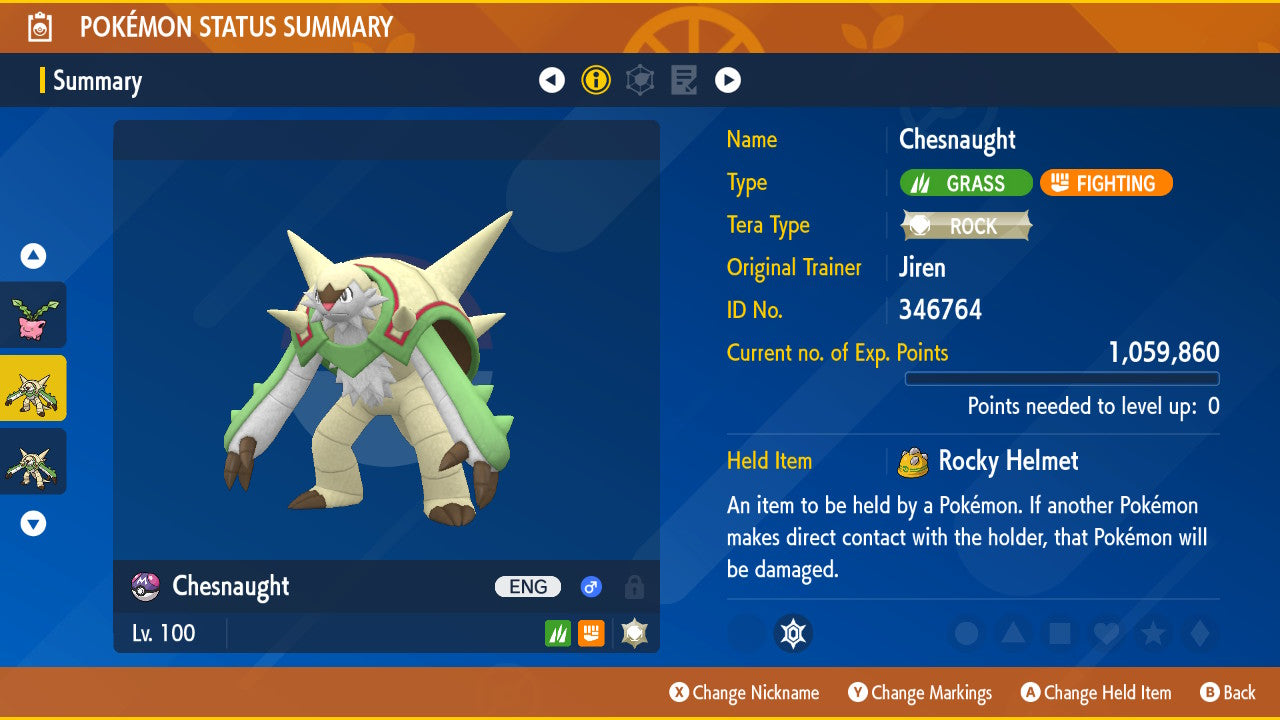Screen dimensions: 1280x720
Task: Go to the previous summary page arrow
Action: (x=552, y=80)
